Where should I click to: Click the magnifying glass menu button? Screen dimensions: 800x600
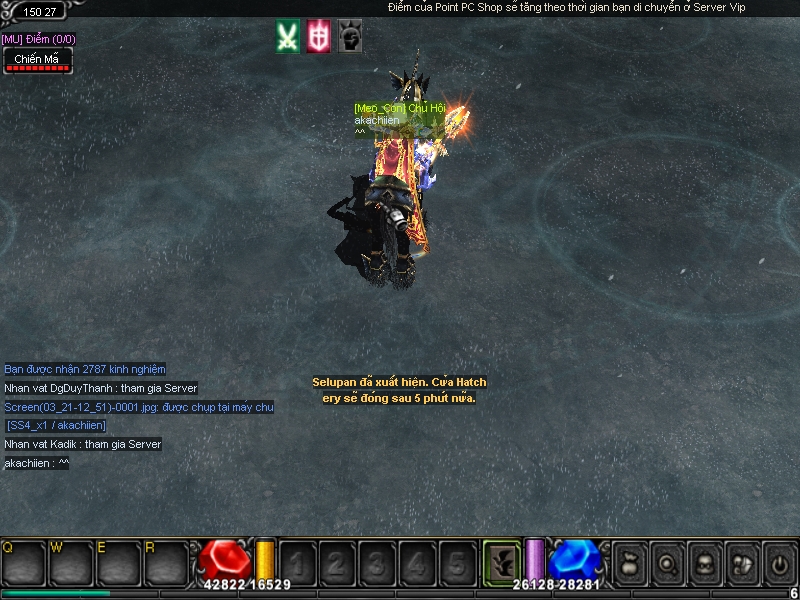(x=667, y=563)
